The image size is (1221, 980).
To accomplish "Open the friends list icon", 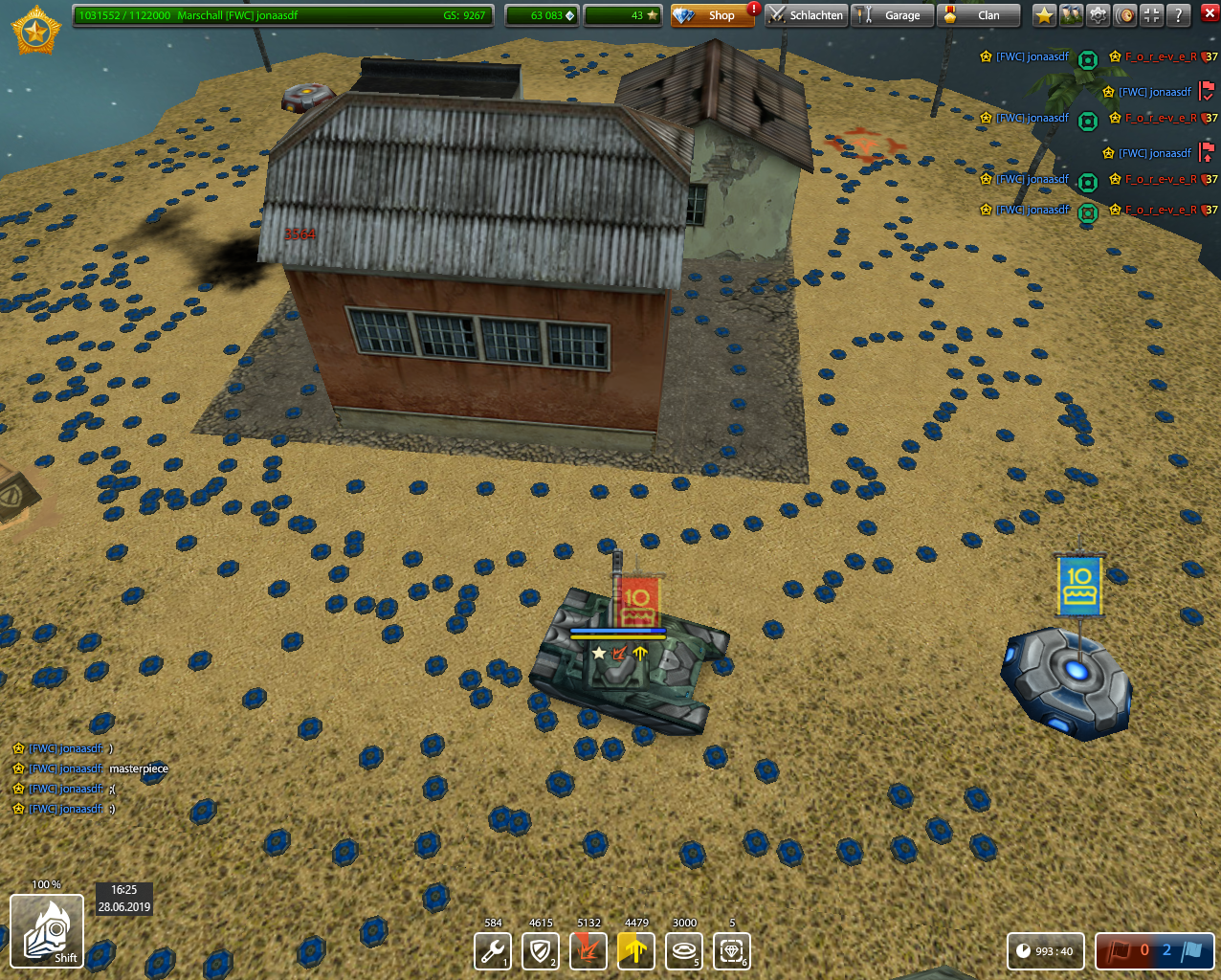I will [x=1071, y=15].
